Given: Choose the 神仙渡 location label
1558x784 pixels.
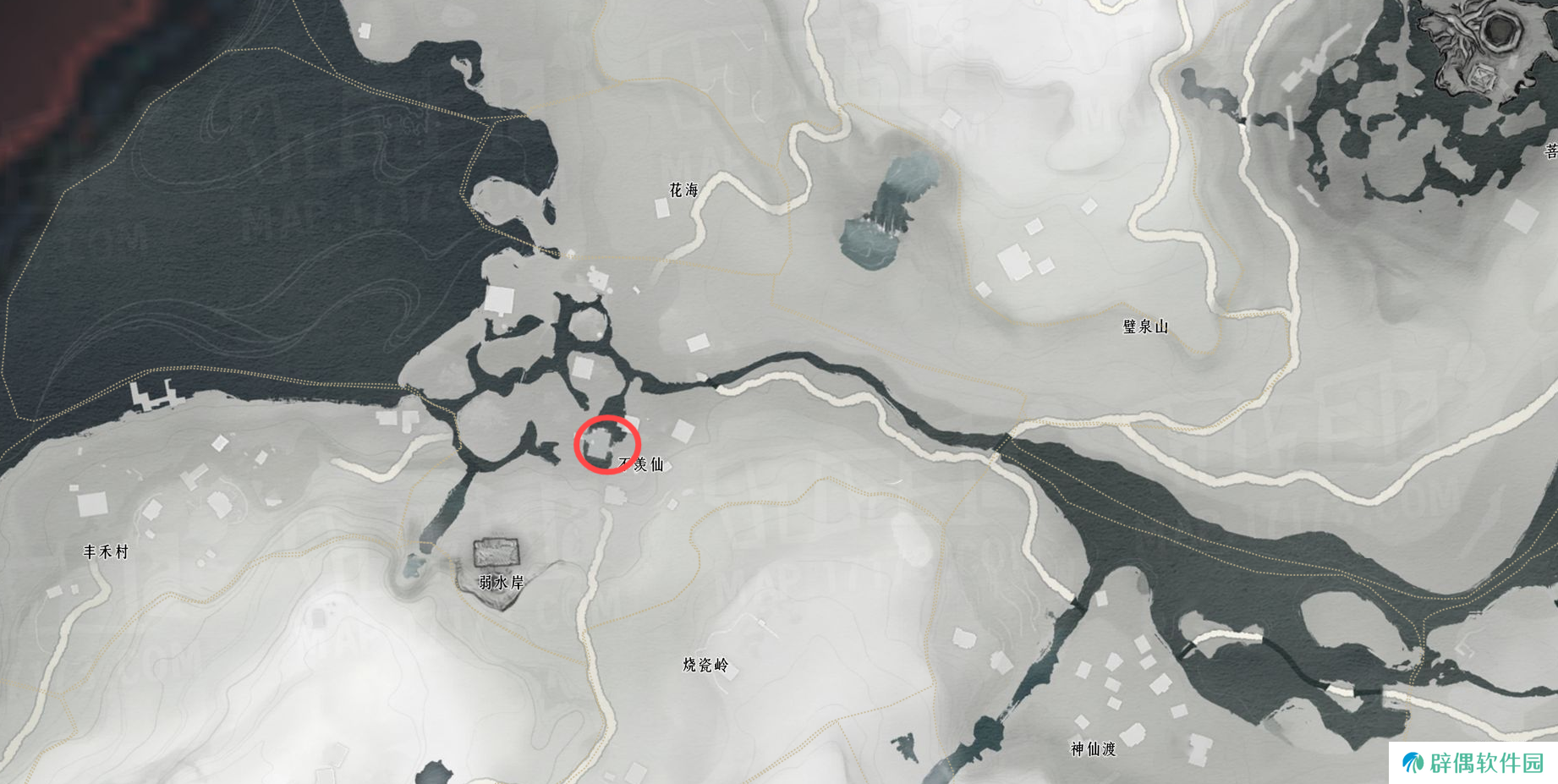Looking at the screenshot, I should point(1093,748).
